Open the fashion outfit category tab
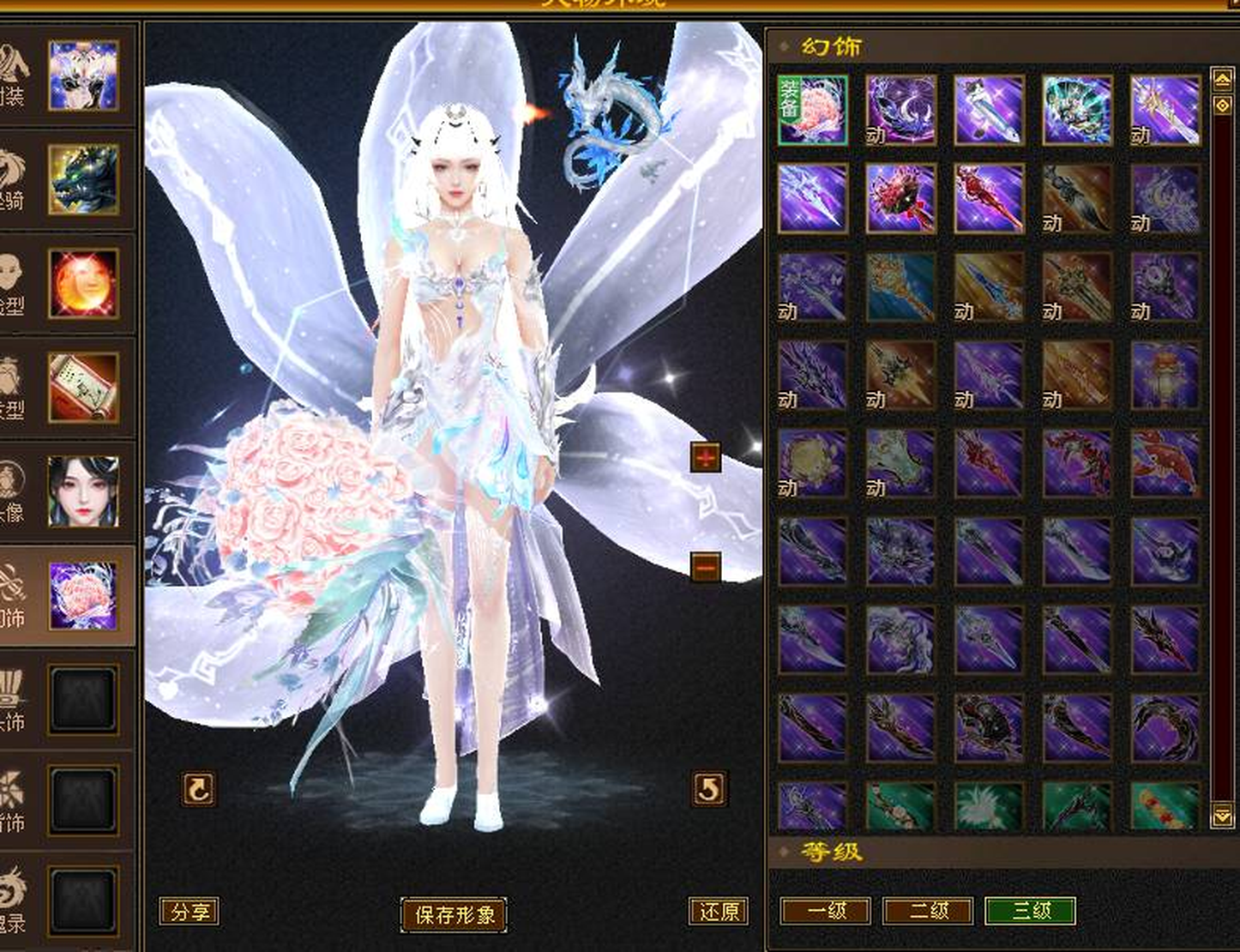 (x=83, y=75)
